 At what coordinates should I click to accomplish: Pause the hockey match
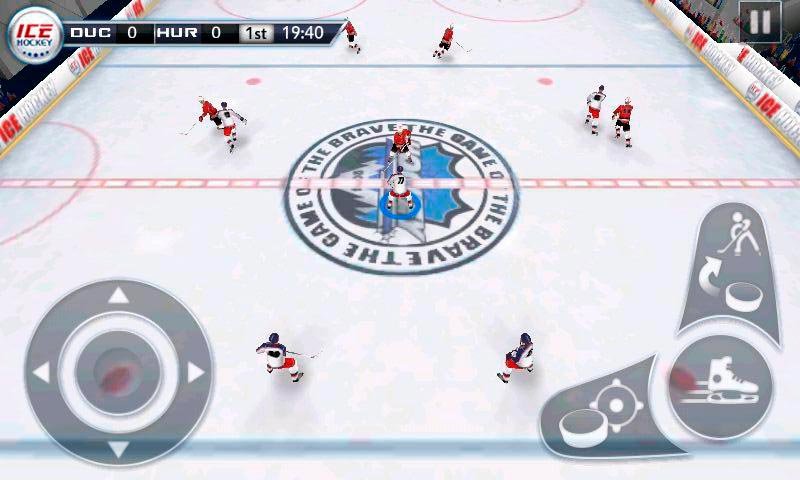point(760,21)
